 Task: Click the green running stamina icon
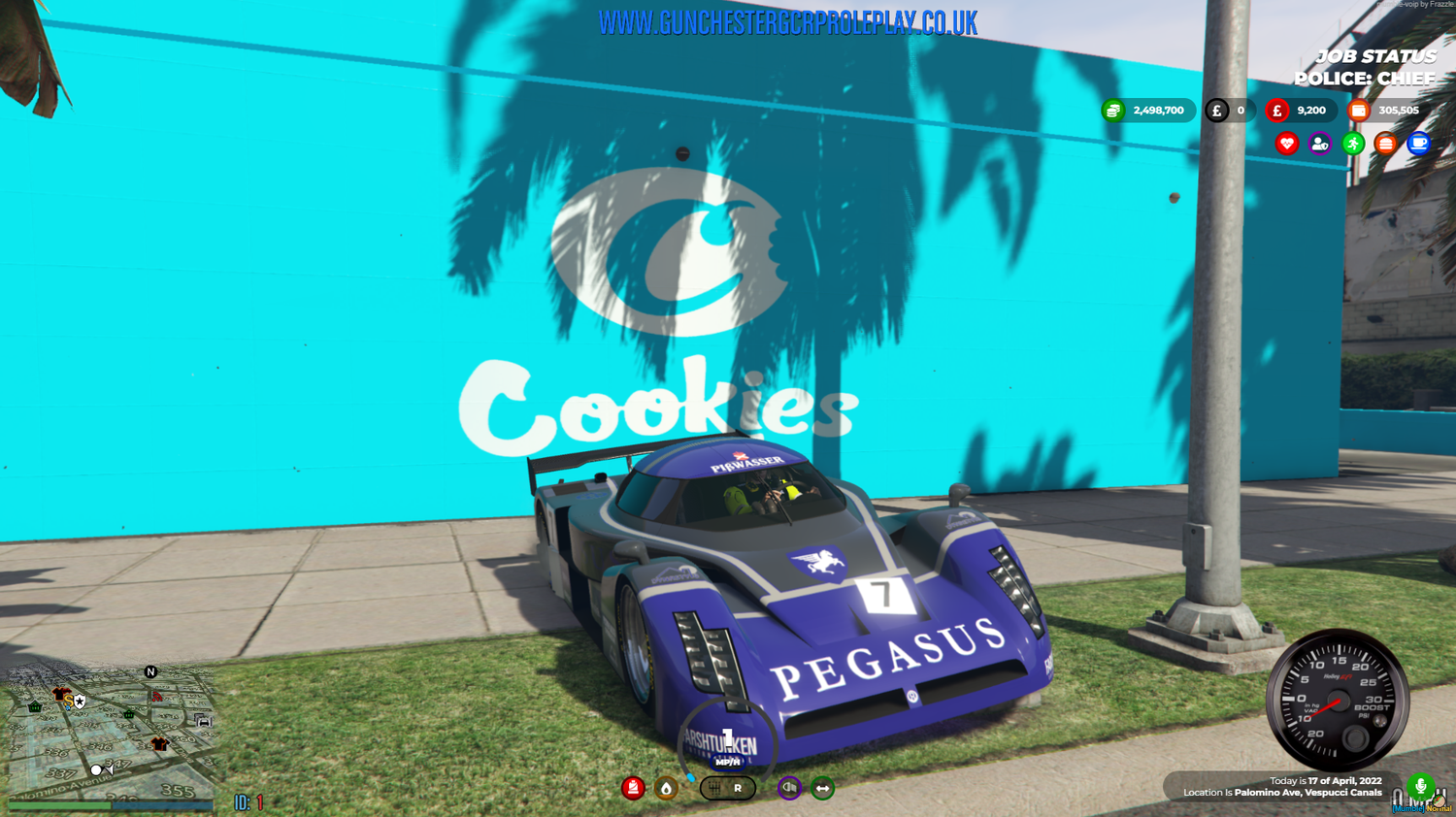click(1353, 144)
